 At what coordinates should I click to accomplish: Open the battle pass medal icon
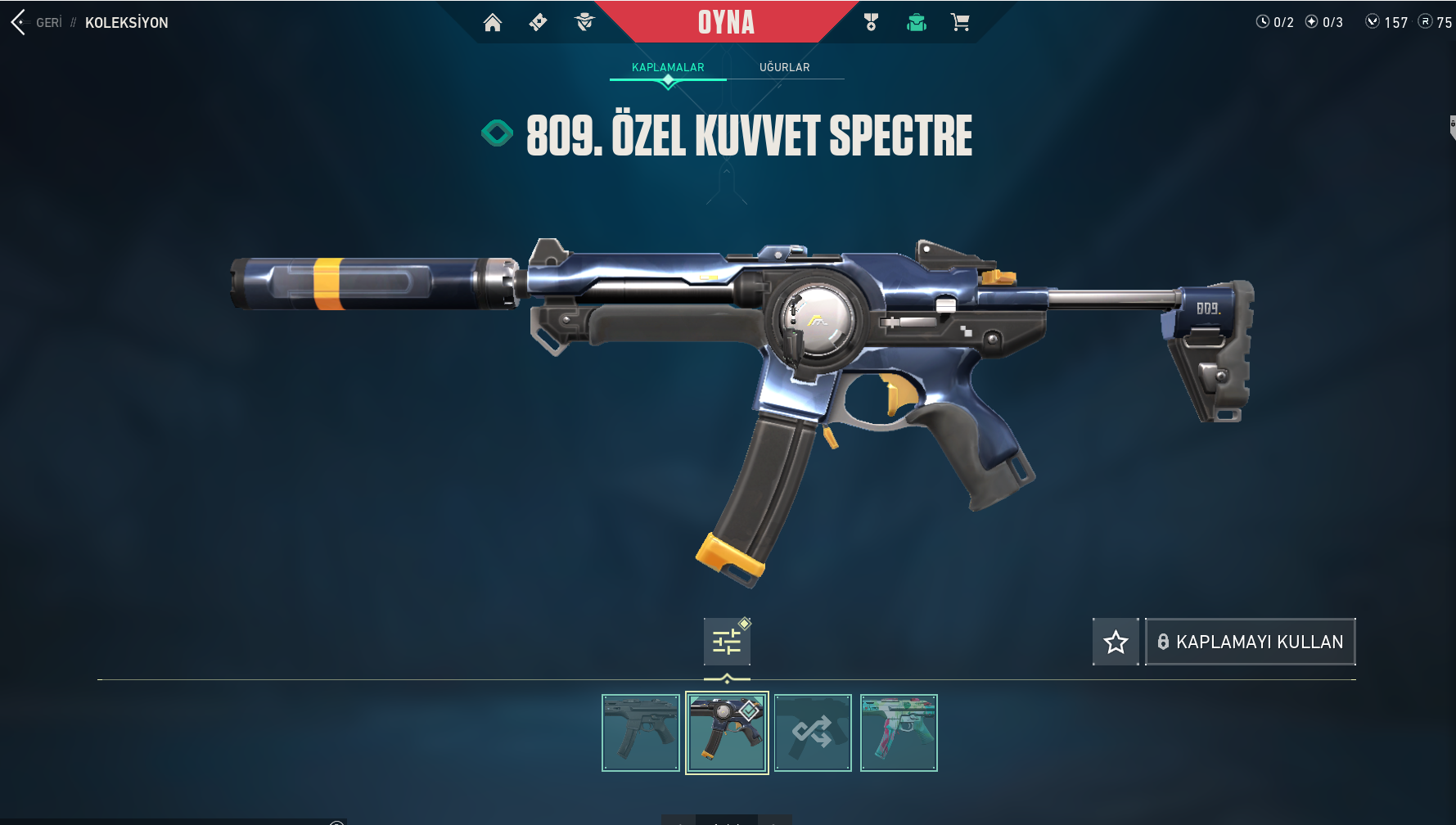coord(871,22)
